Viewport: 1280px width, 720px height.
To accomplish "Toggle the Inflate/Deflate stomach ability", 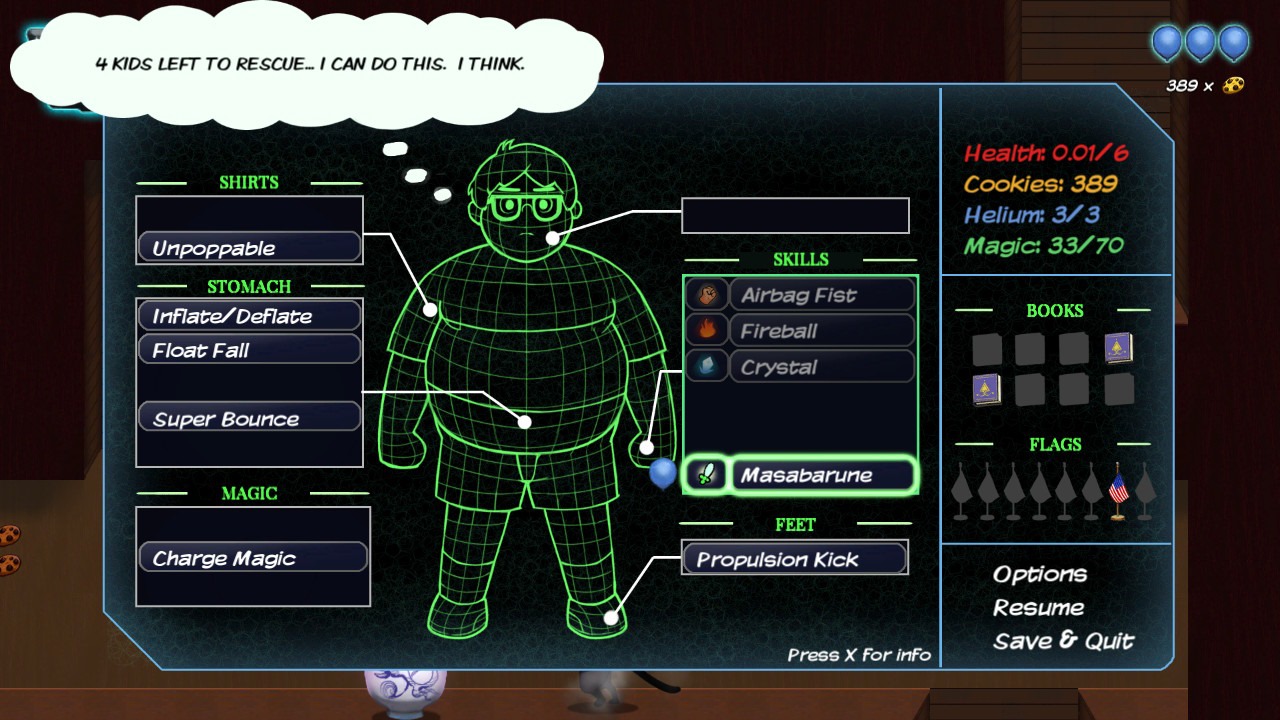I will (x=248, y=314).
